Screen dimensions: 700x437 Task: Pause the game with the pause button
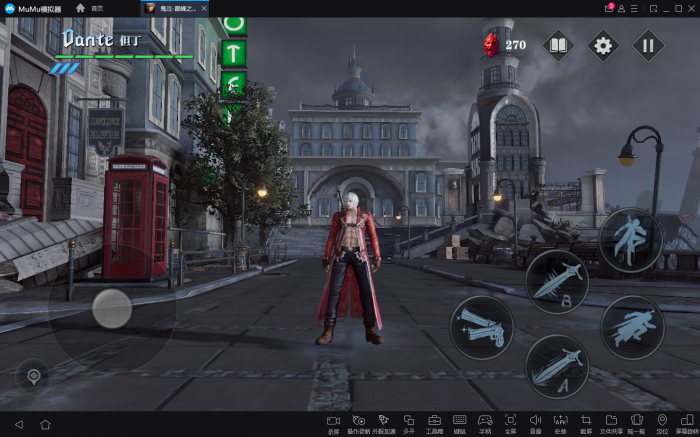(648, 45)
